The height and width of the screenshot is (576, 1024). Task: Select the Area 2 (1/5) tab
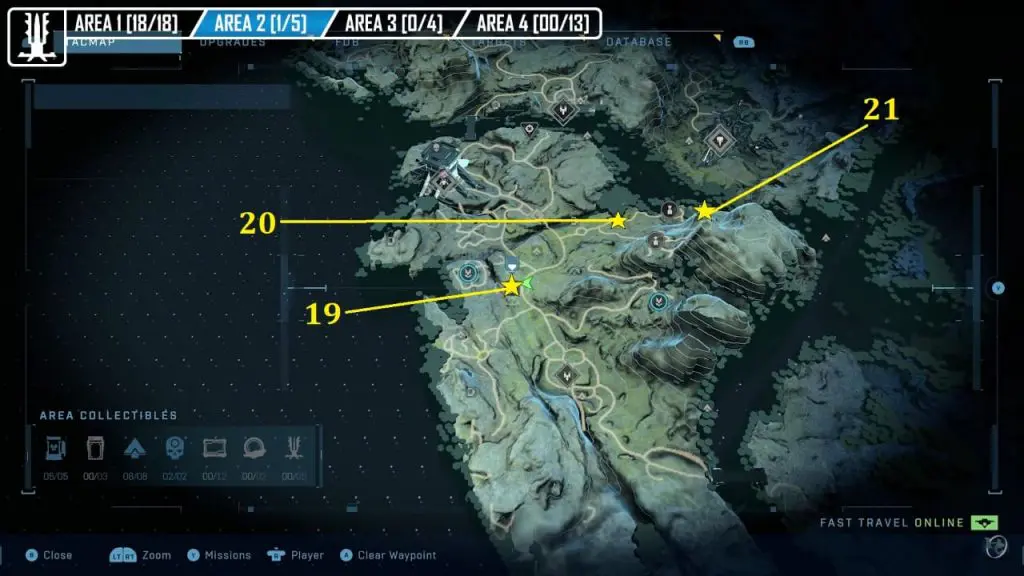click(x=260, y=22)
